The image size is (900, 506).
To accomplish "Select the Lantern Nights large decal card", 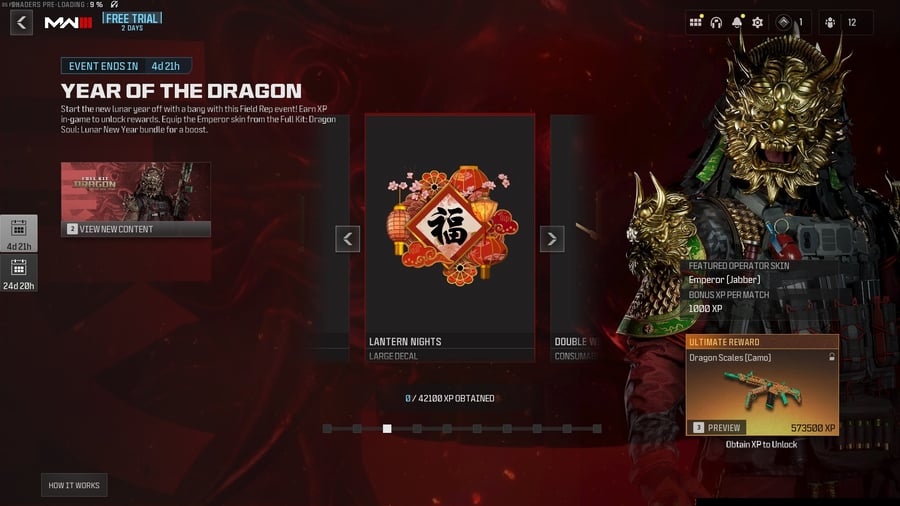I will 449,236.
